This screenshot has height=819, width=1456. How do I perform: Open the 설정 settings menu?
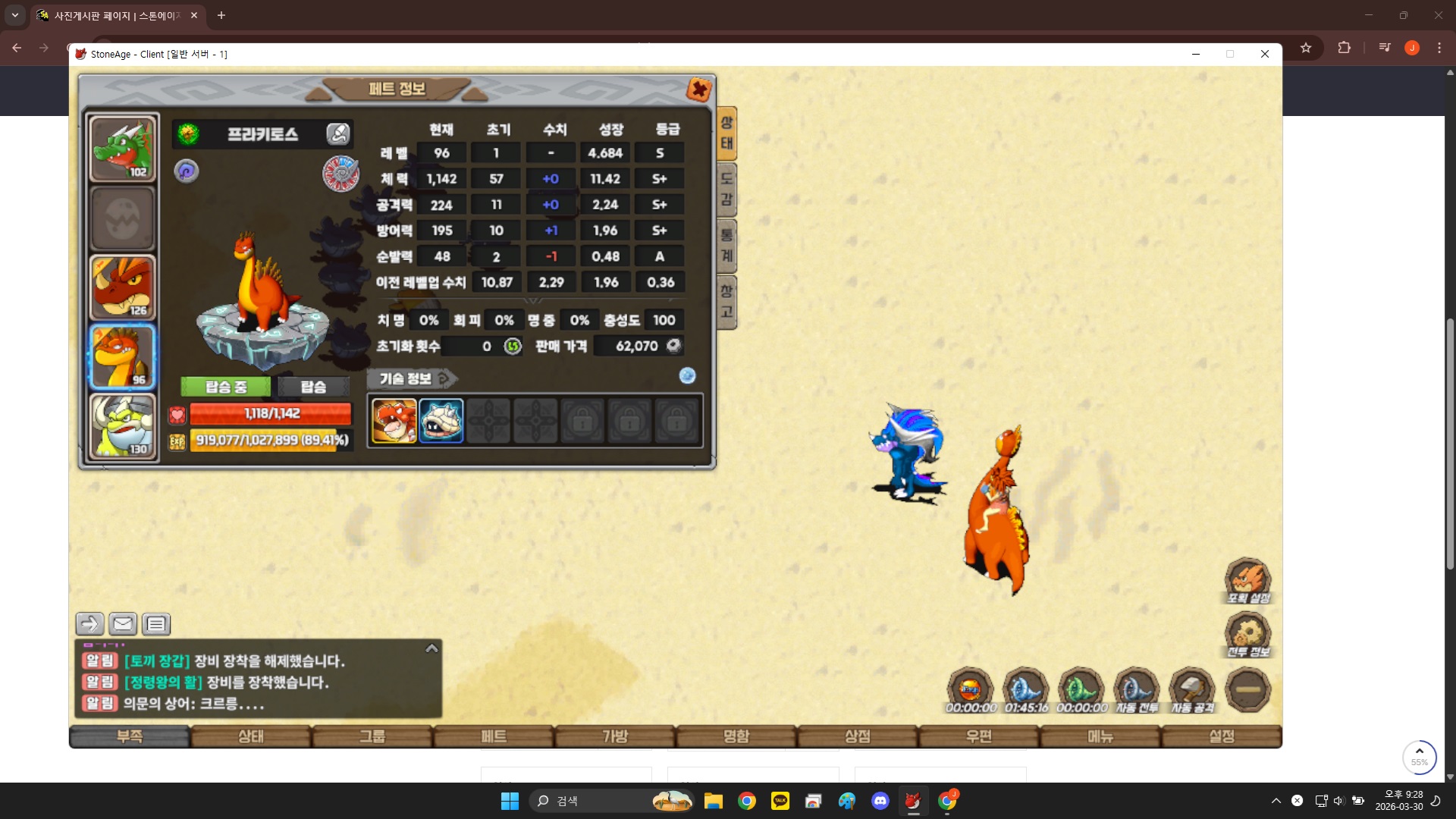pos(1222,736)
